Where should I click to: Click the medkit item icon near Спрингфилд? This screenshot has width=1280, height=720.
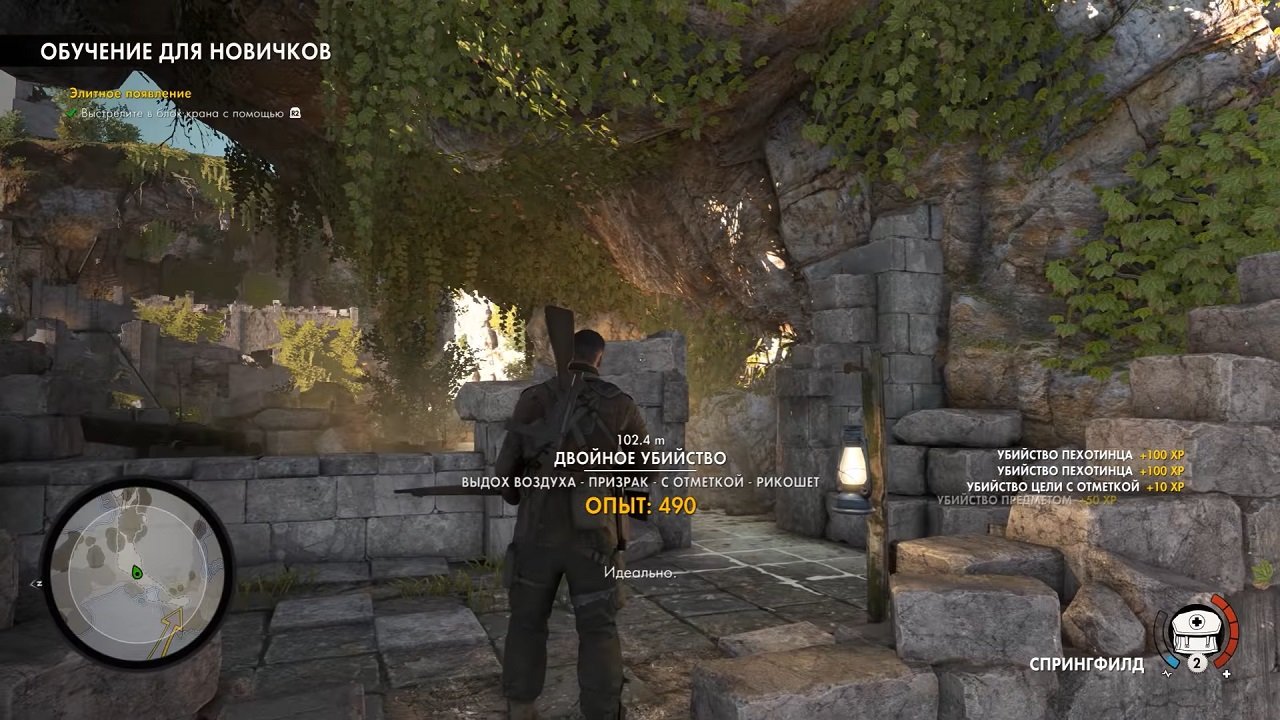pyautogui.click(x=1195, y=630)
